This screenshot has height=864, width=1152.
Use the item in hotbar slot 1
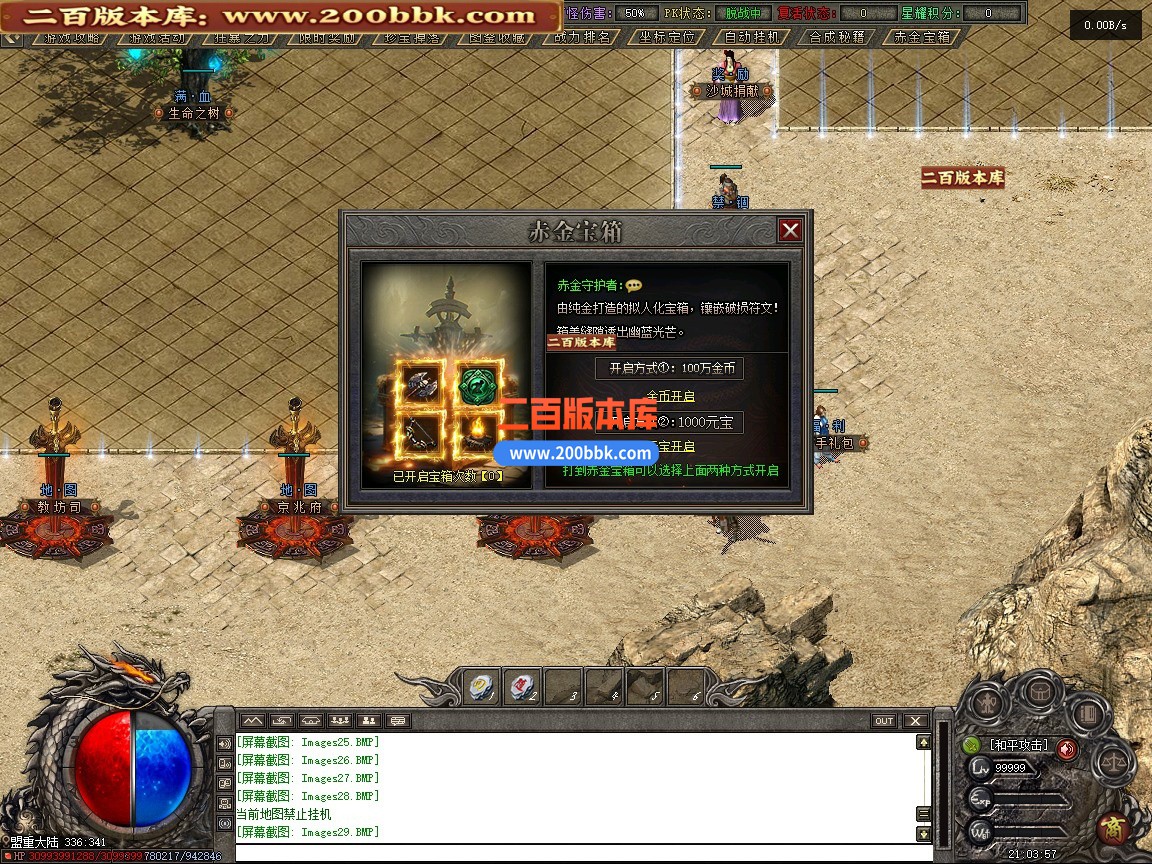coord(482,687)
